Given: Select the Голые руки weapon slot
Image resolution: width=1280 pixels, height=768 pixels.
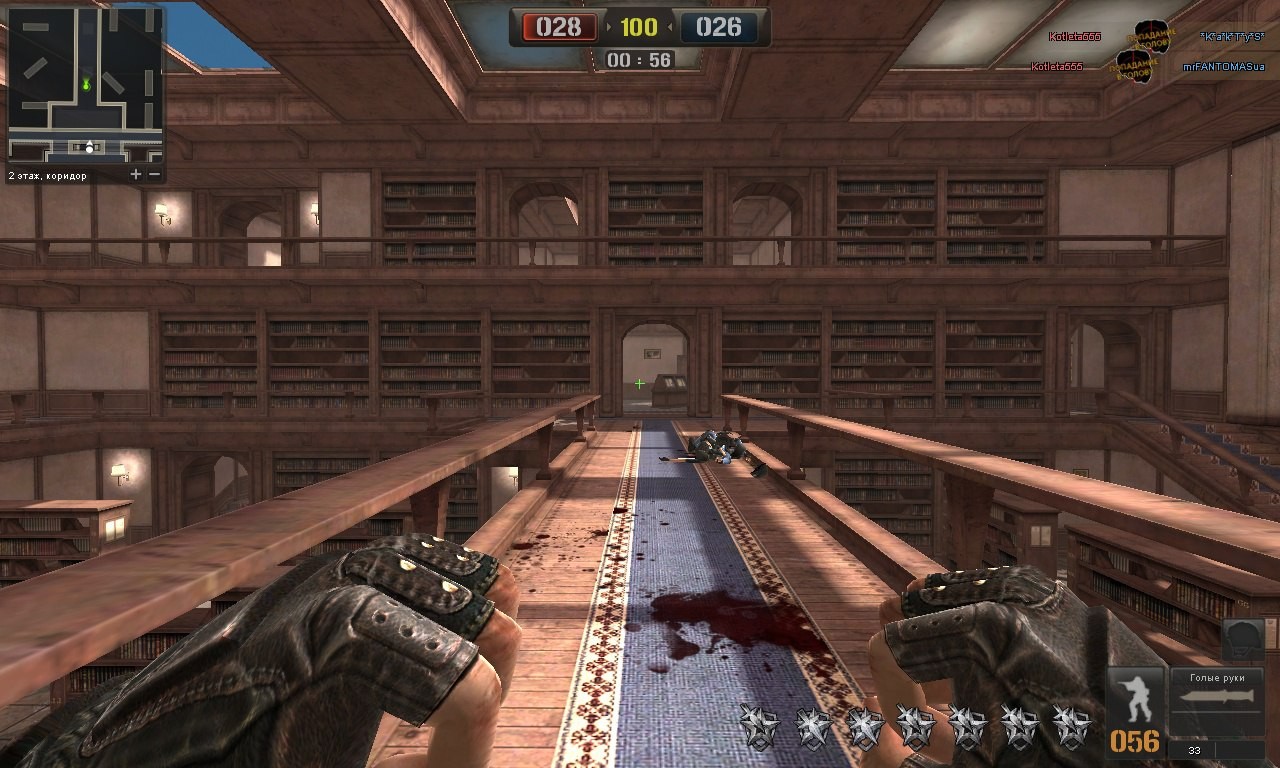Looking at the screenshot, I should pos(1217,702).
